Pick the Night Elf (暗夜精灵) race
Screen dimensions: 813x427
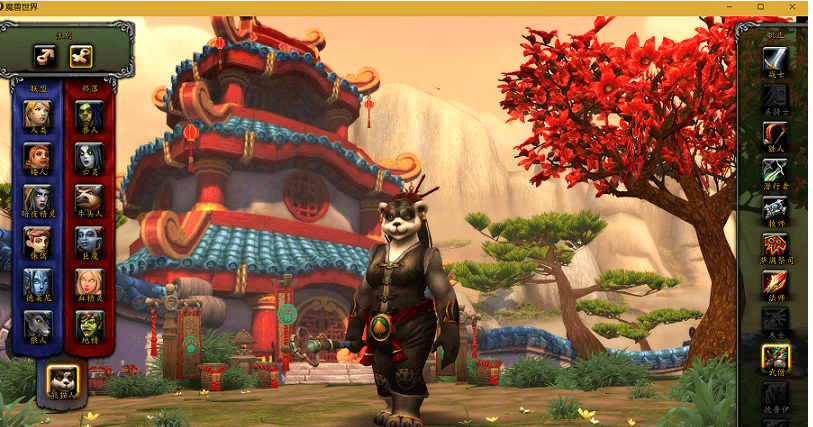pyautogui.click(x=38, y=198)
